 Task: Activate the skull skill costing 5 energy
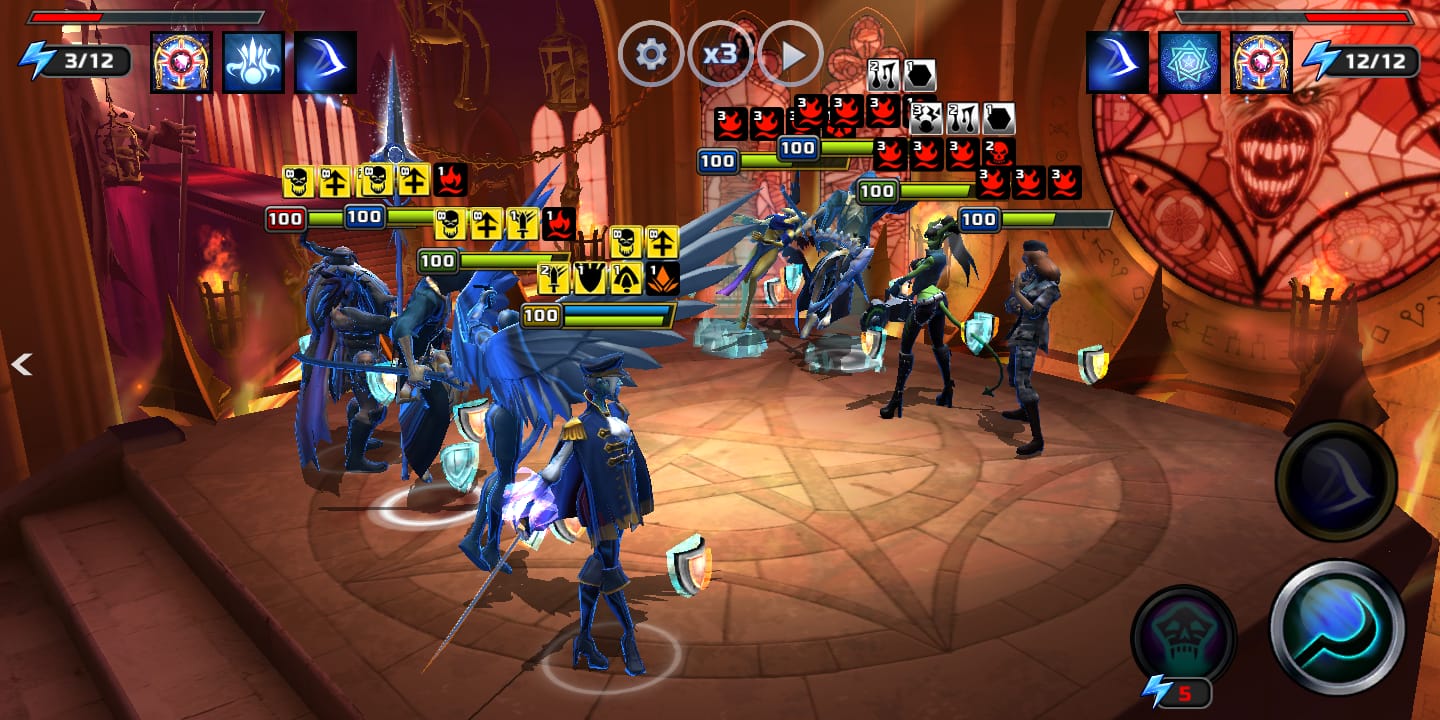pos(1183,636)
